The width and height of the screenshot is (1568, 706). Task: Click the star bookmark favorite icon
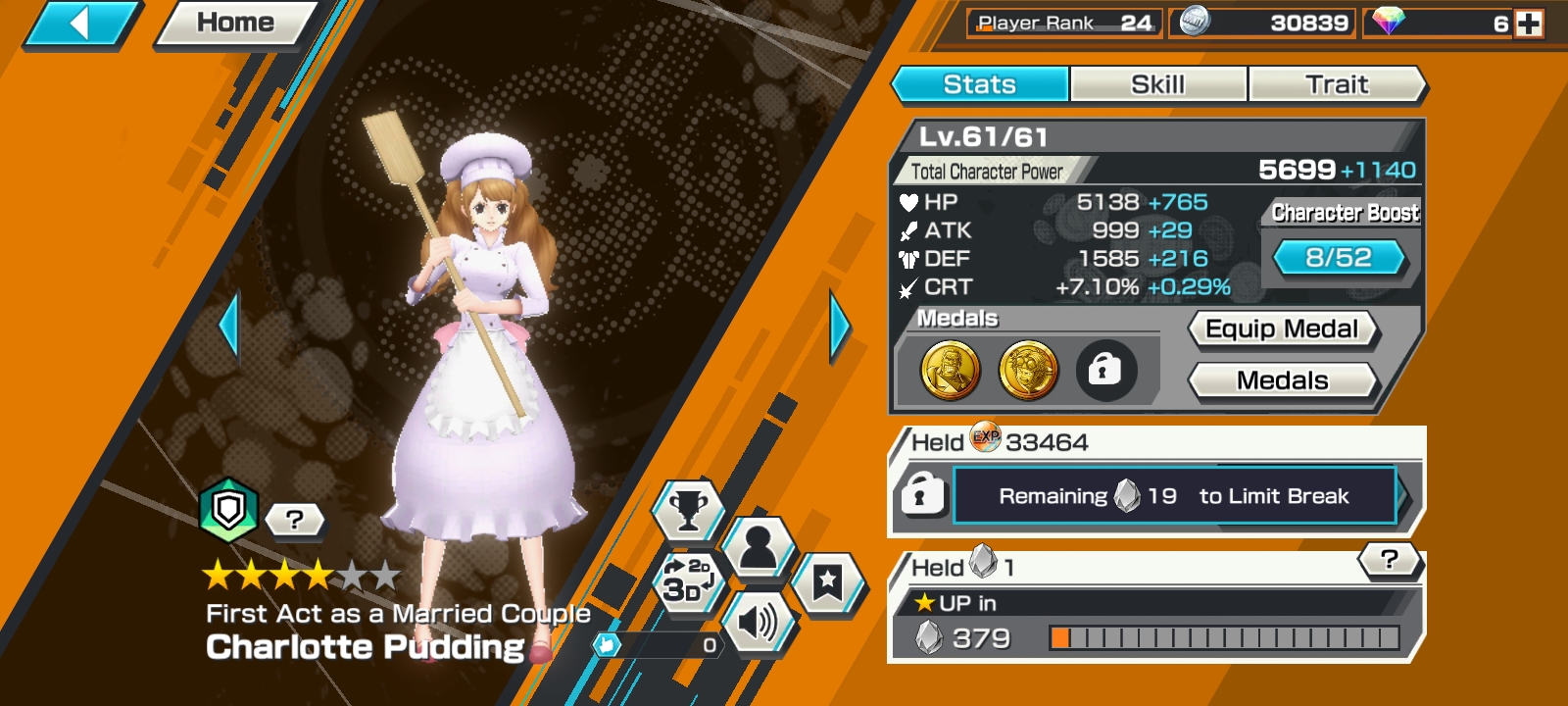826,582
